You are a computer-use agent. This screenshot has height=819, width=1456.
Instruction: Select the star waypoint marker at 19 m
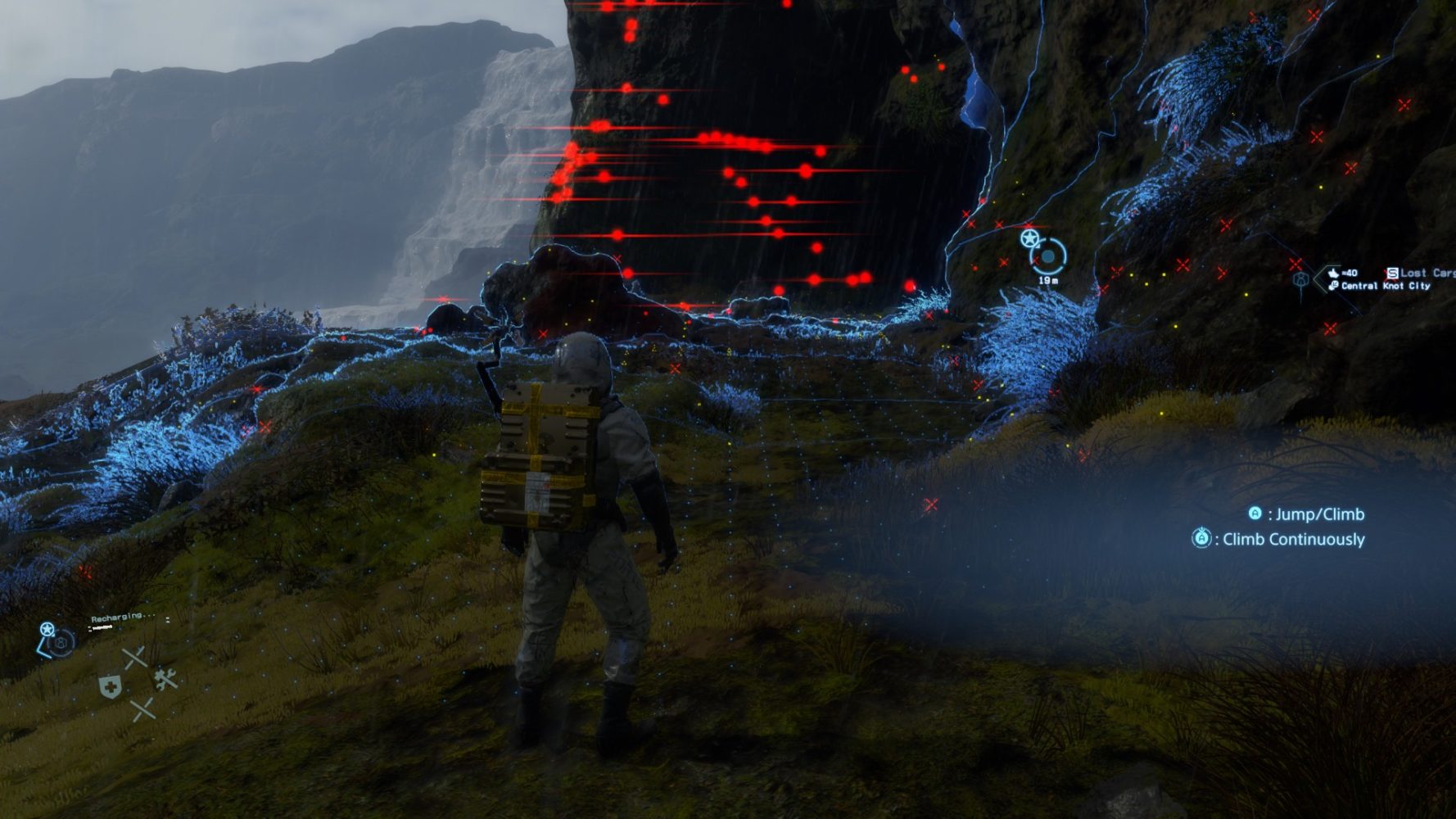click(x=1029, y=239)
